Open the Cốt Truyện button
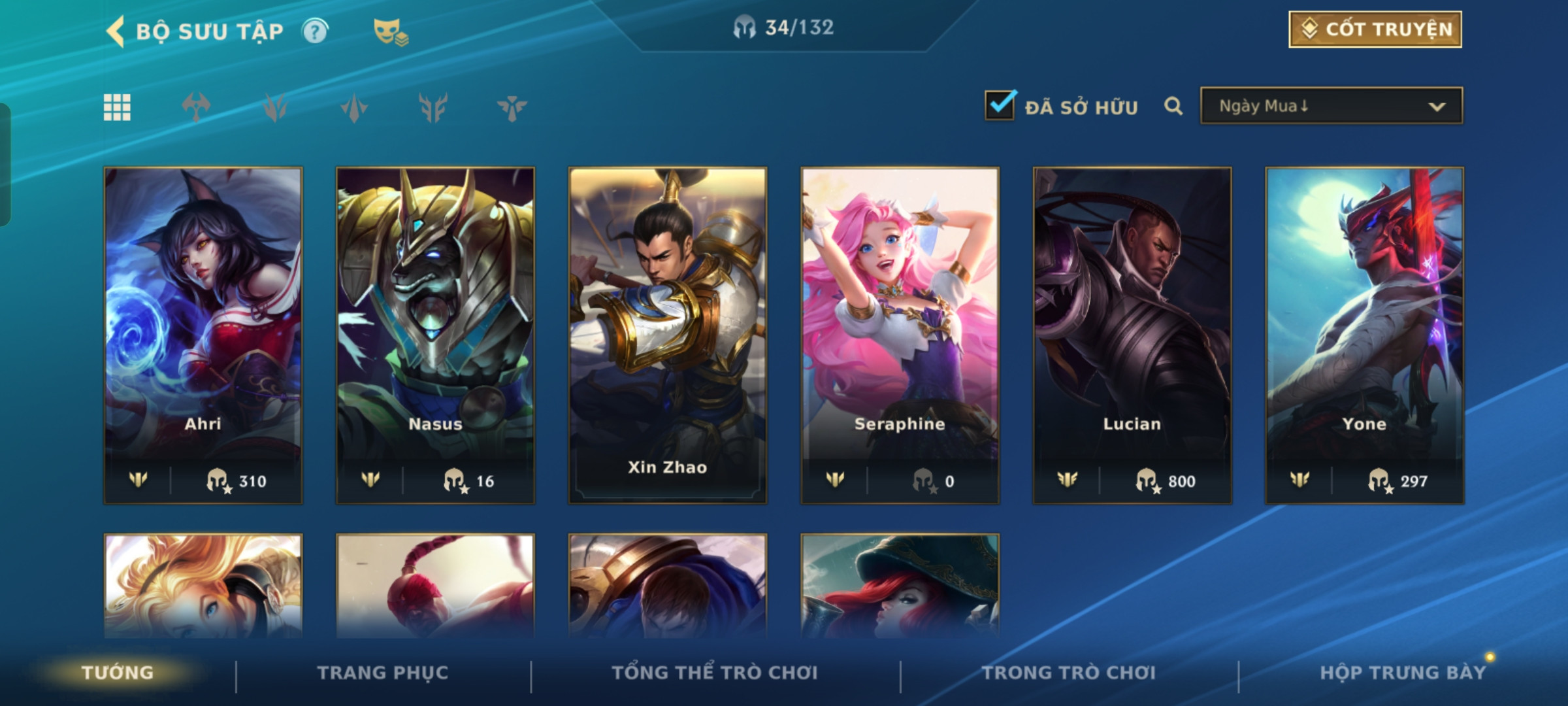The width and height of the screenshot is (1568, 706). pos(1375,29)
